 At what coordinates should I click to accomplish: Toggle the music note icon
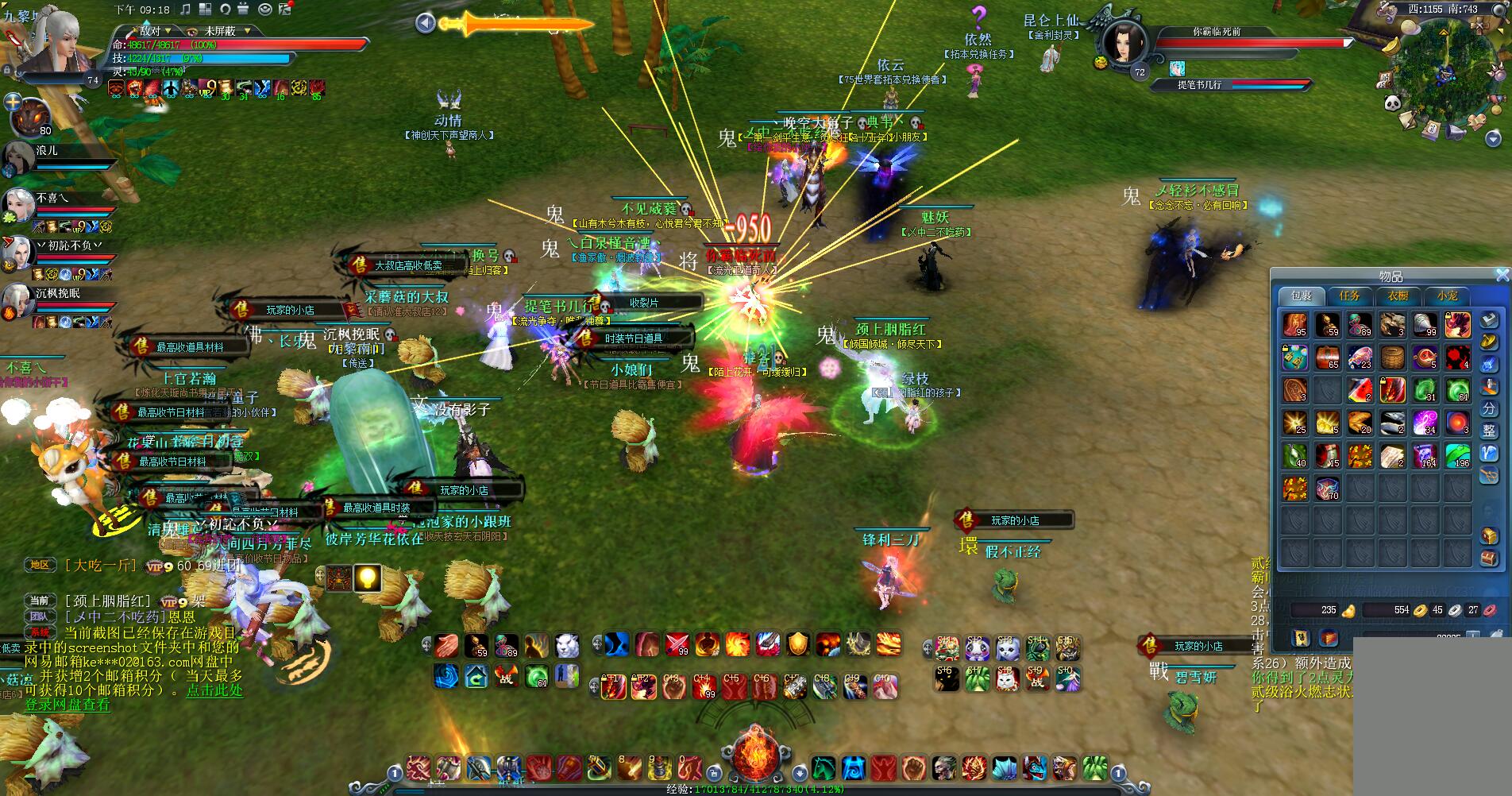tap(185, 10)
